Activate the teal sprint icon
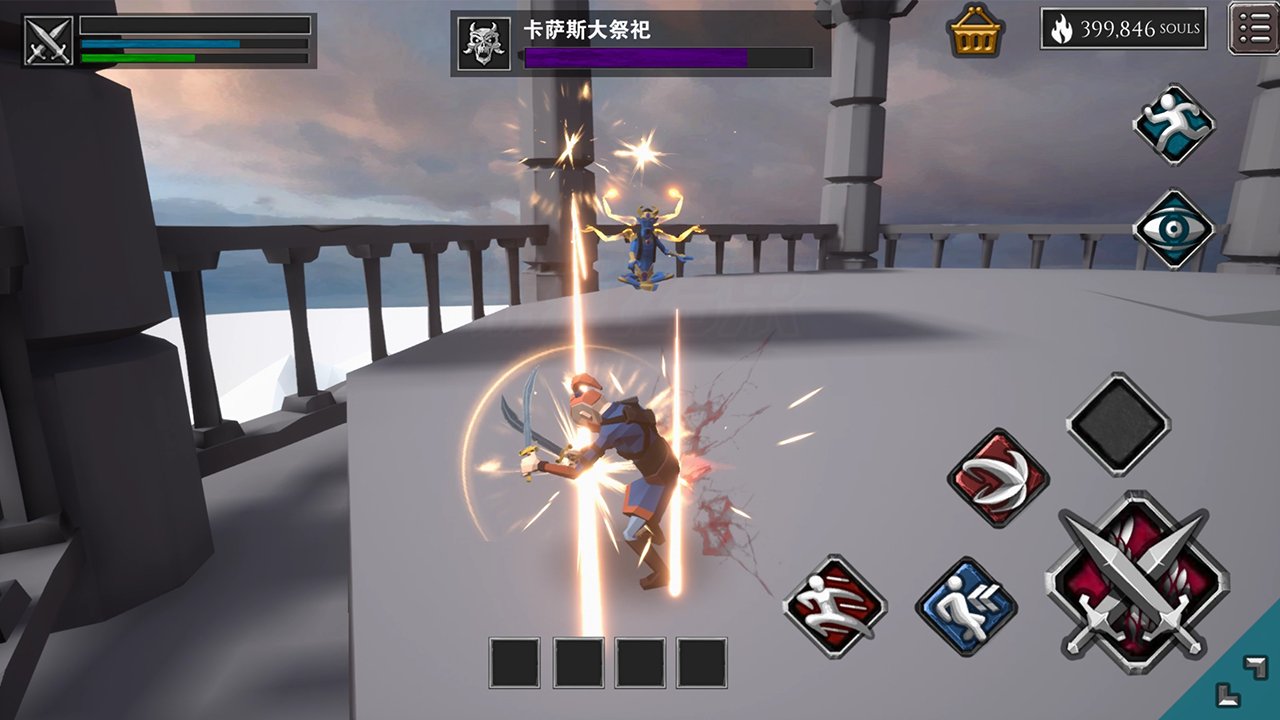 click(1173, 124)
